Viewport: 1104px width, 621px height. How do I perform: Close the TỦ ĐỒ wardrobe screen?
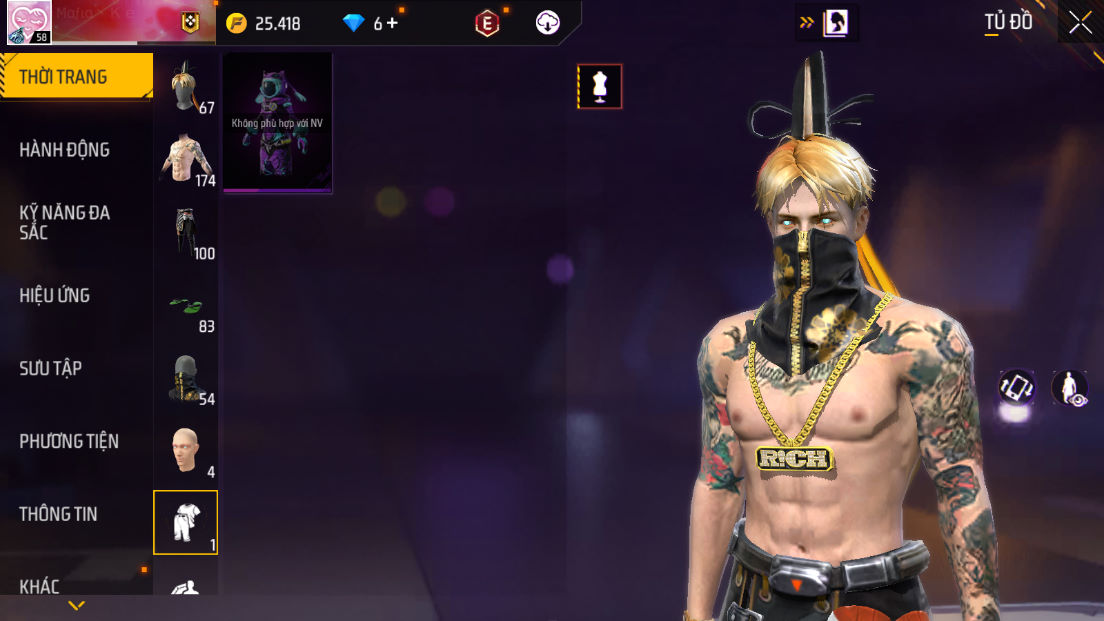coord(1080,23)
